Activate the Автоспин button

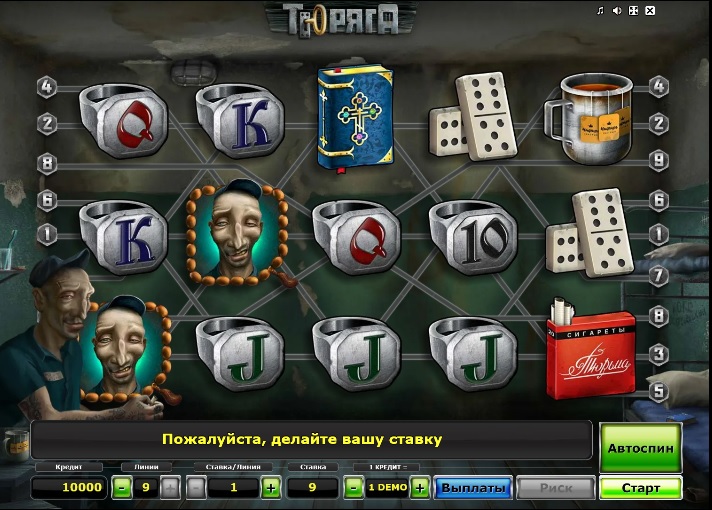point(640,449)
